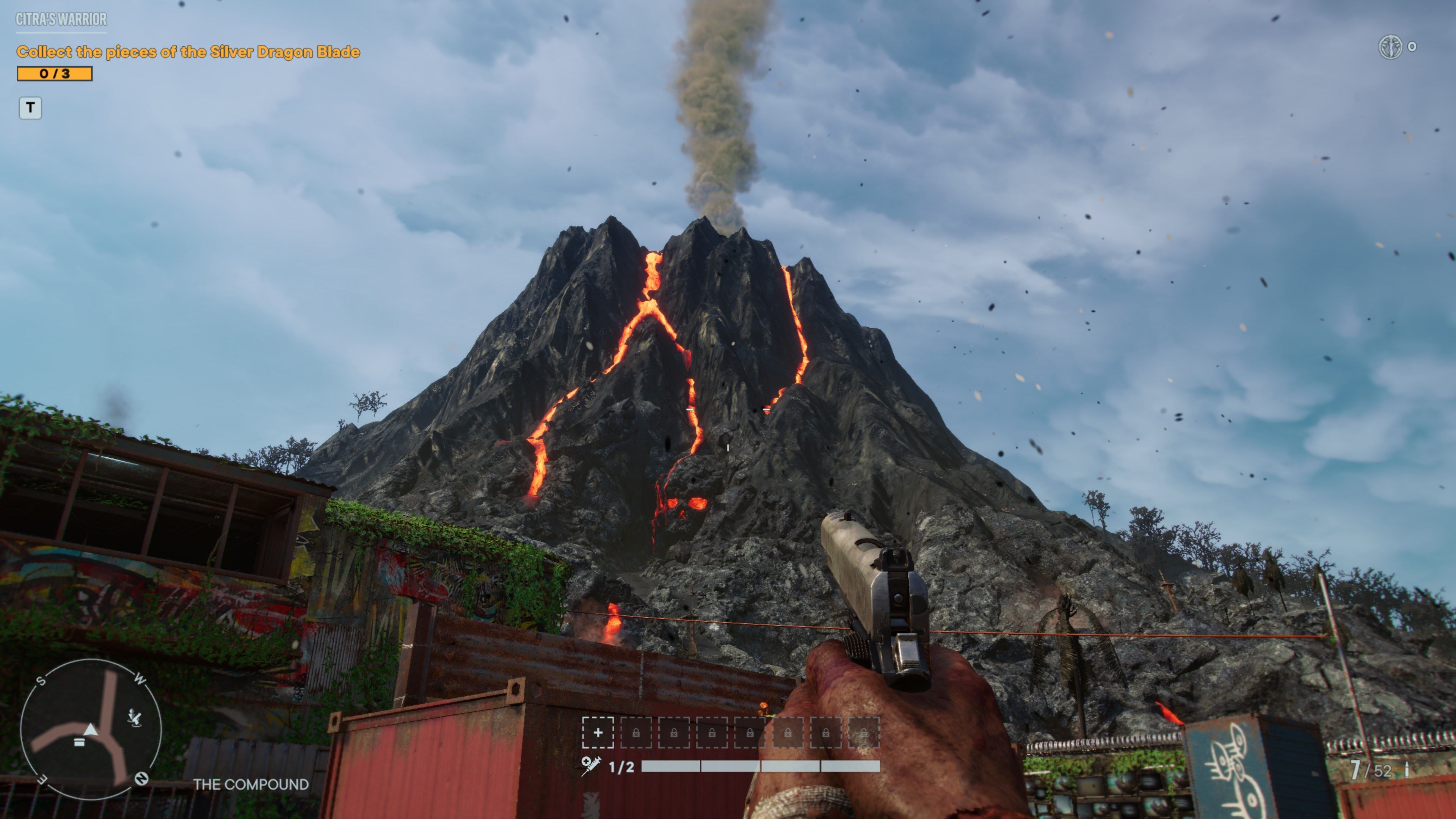1456x819 pixels.
Task: Choose the unlocked plus slot in the hotbar
Action: click(x=598, y=733)
